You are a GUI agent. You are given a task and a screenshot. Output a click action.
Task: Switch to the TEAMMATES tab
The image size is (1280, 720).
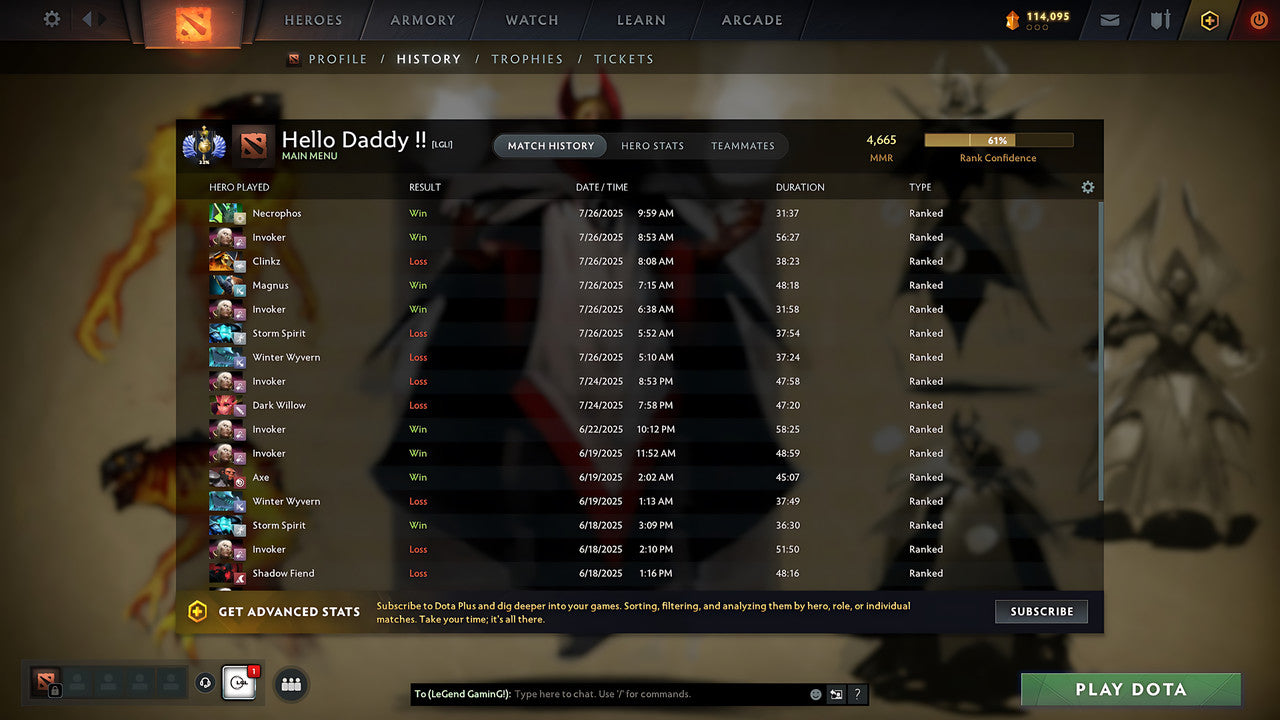(x=743, y=146)
